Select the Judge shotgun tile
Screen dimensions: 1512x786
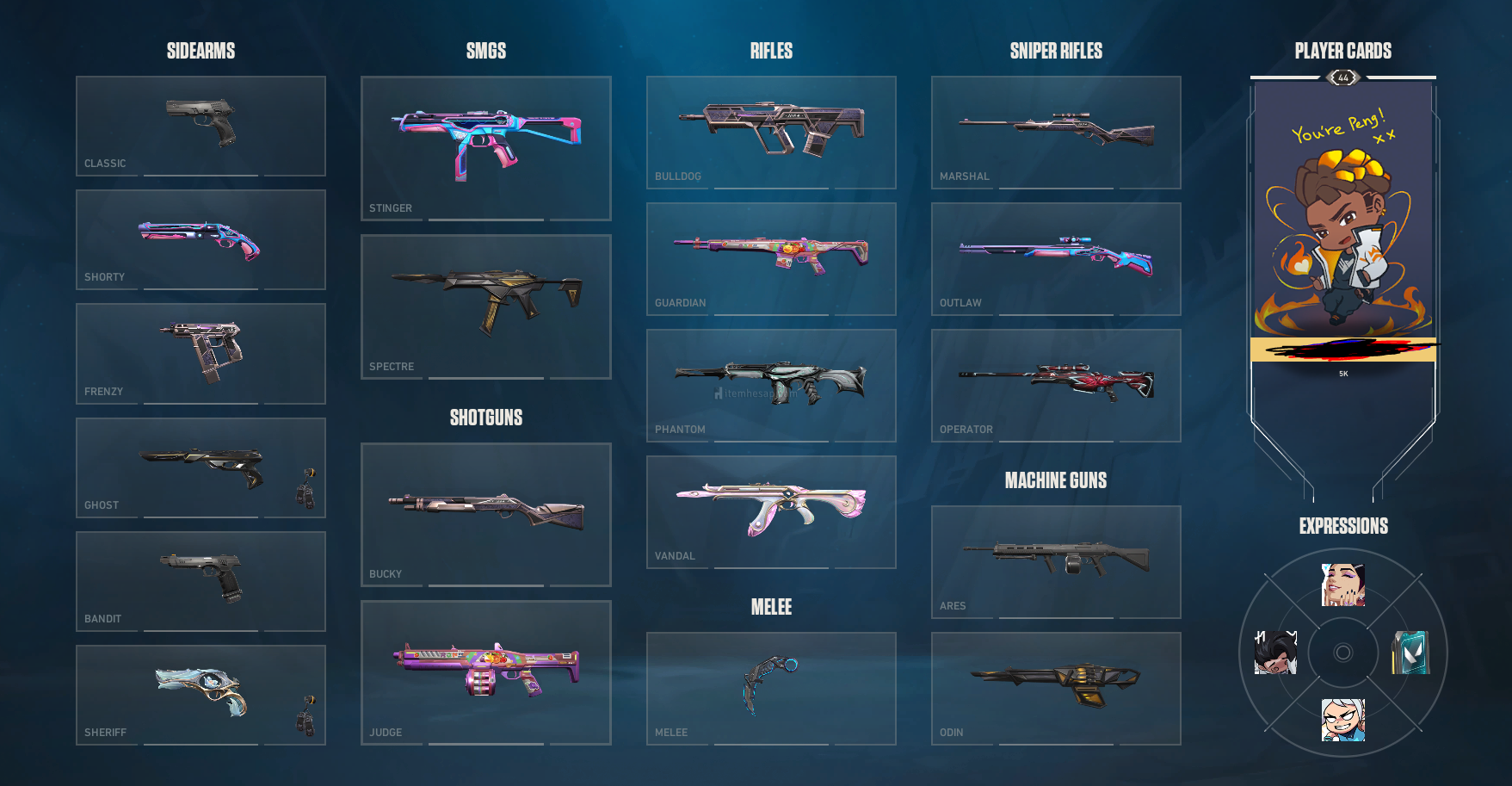coord(485,672)
